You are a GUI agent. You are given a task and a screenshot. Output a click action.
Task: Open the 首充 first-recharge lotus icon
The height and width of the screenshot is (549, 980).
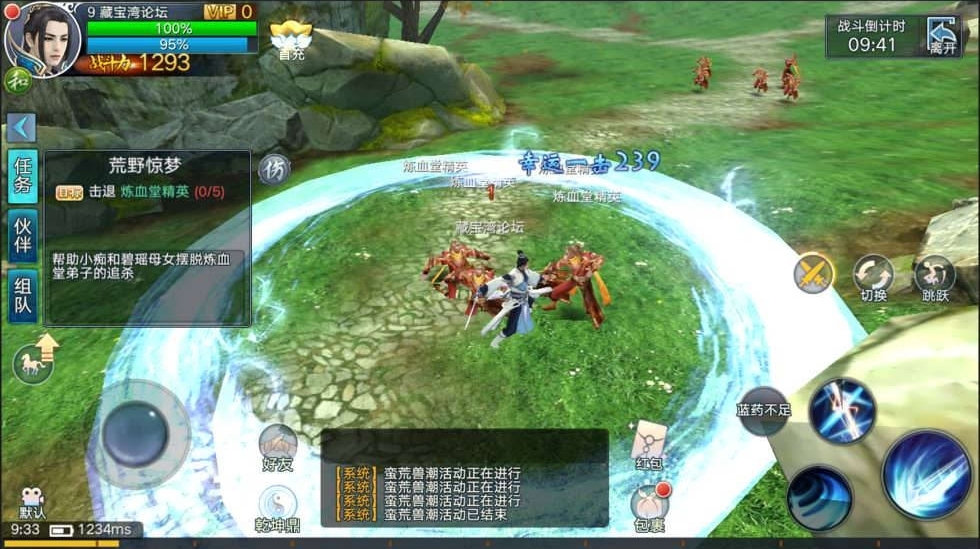pyautogui.click(x=291, y=40)
